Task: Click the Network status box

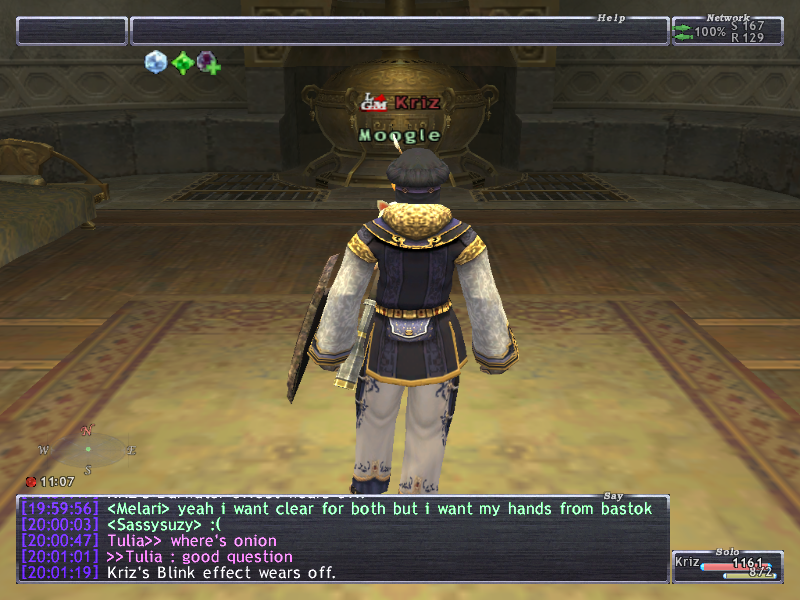Action: click(726, 31)
